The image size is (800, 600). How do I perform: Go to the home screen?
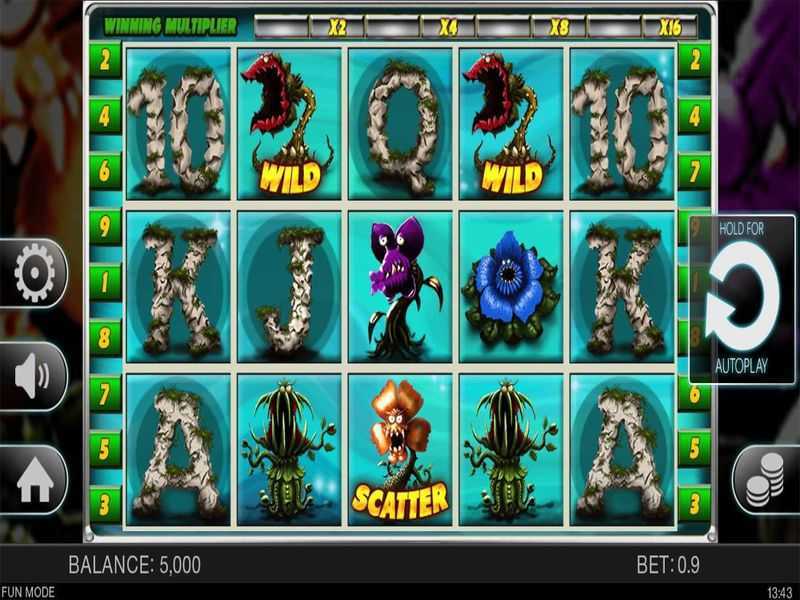tap(34, 481)
